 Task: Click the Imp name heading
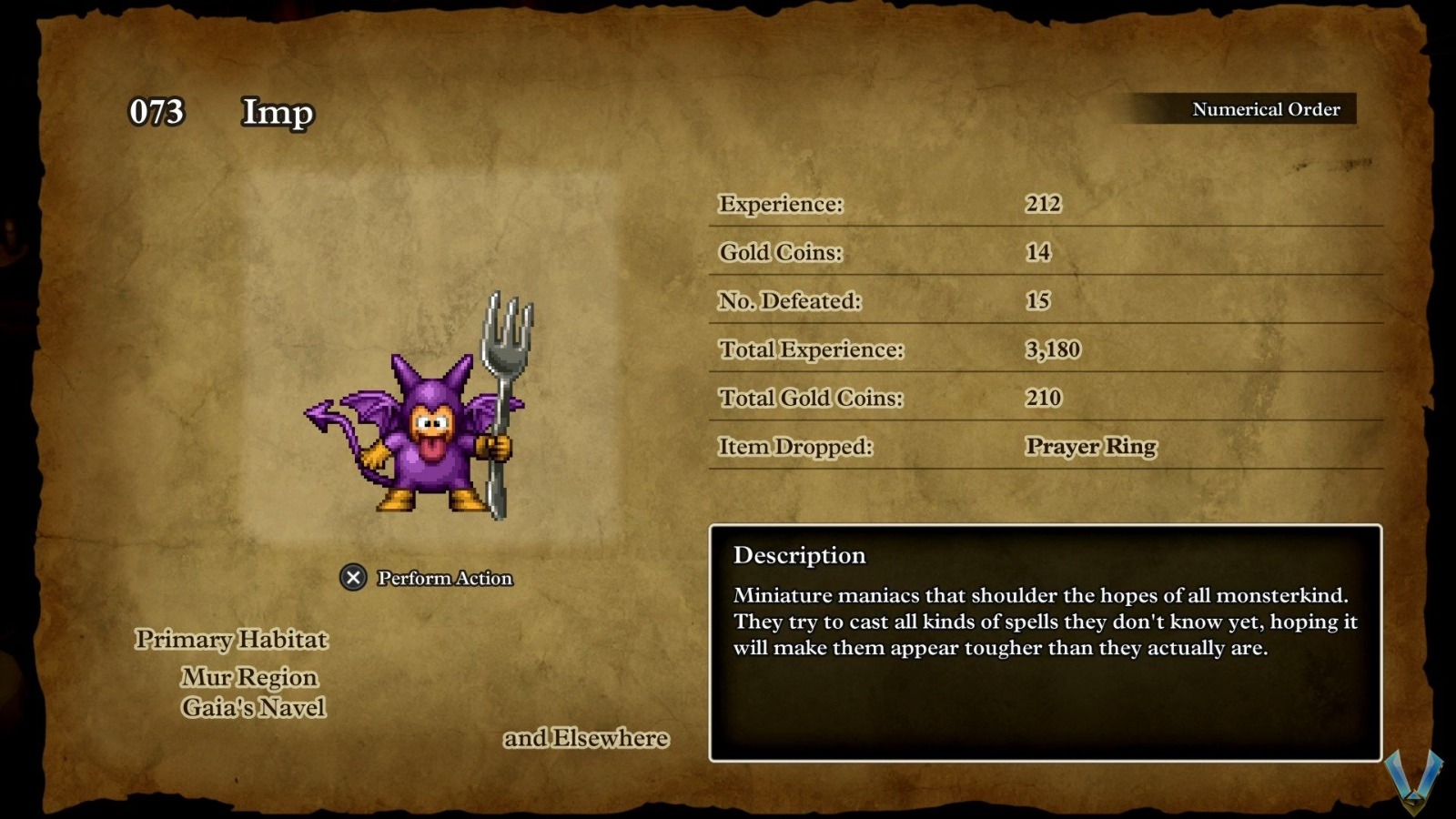click(275, 113)
